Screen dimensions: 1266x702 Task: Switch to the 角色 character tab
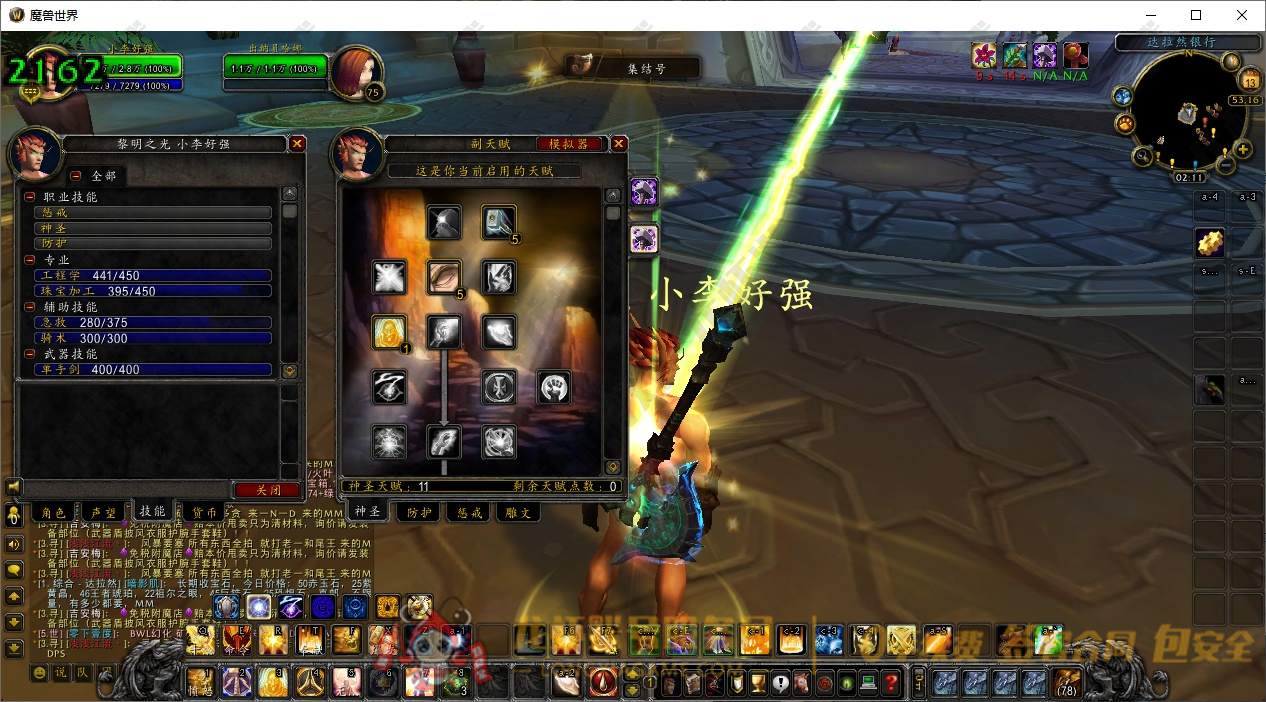point(52,512)
